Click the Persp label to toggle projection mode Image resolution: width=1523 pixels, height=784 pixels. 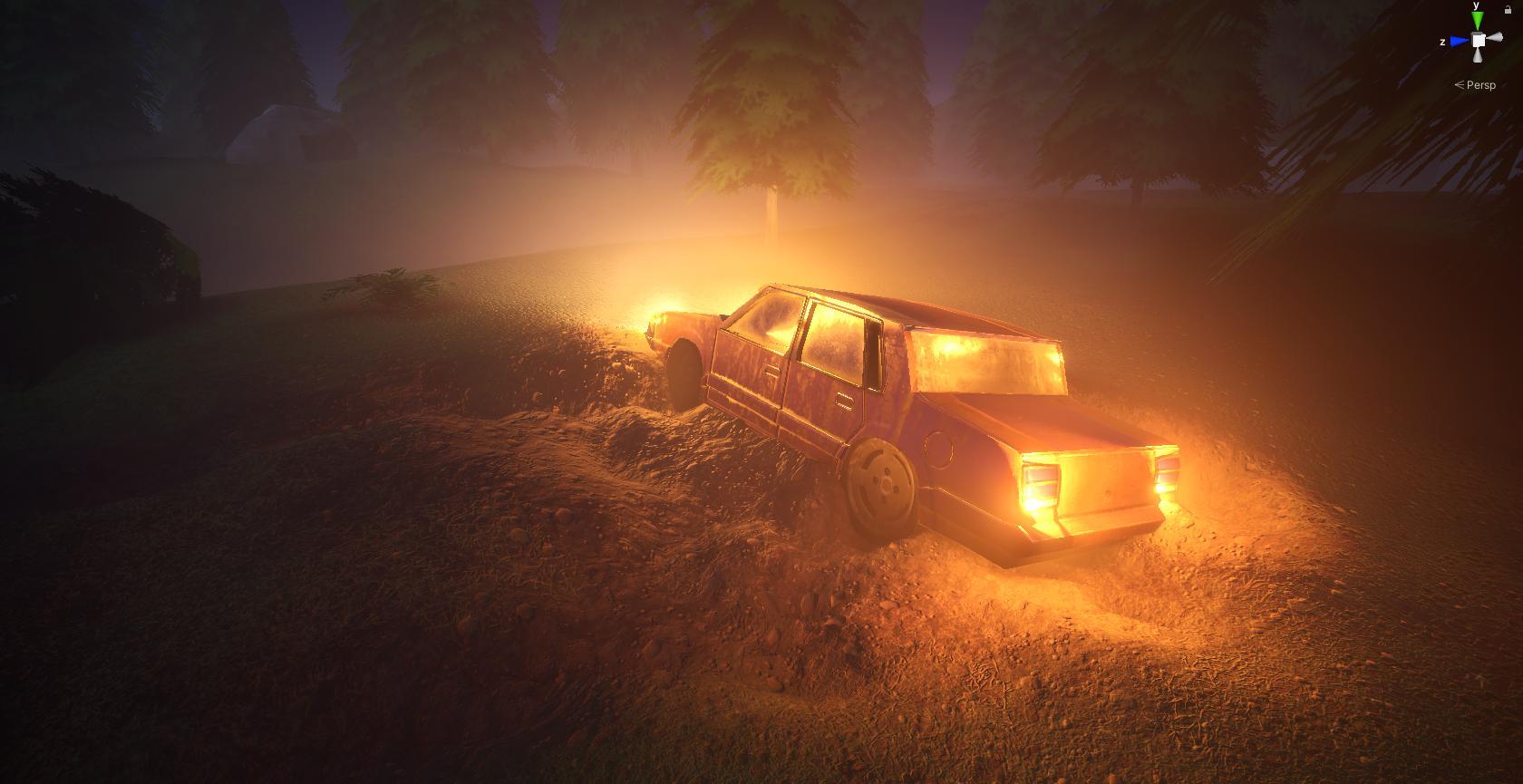coord(1483,85)
